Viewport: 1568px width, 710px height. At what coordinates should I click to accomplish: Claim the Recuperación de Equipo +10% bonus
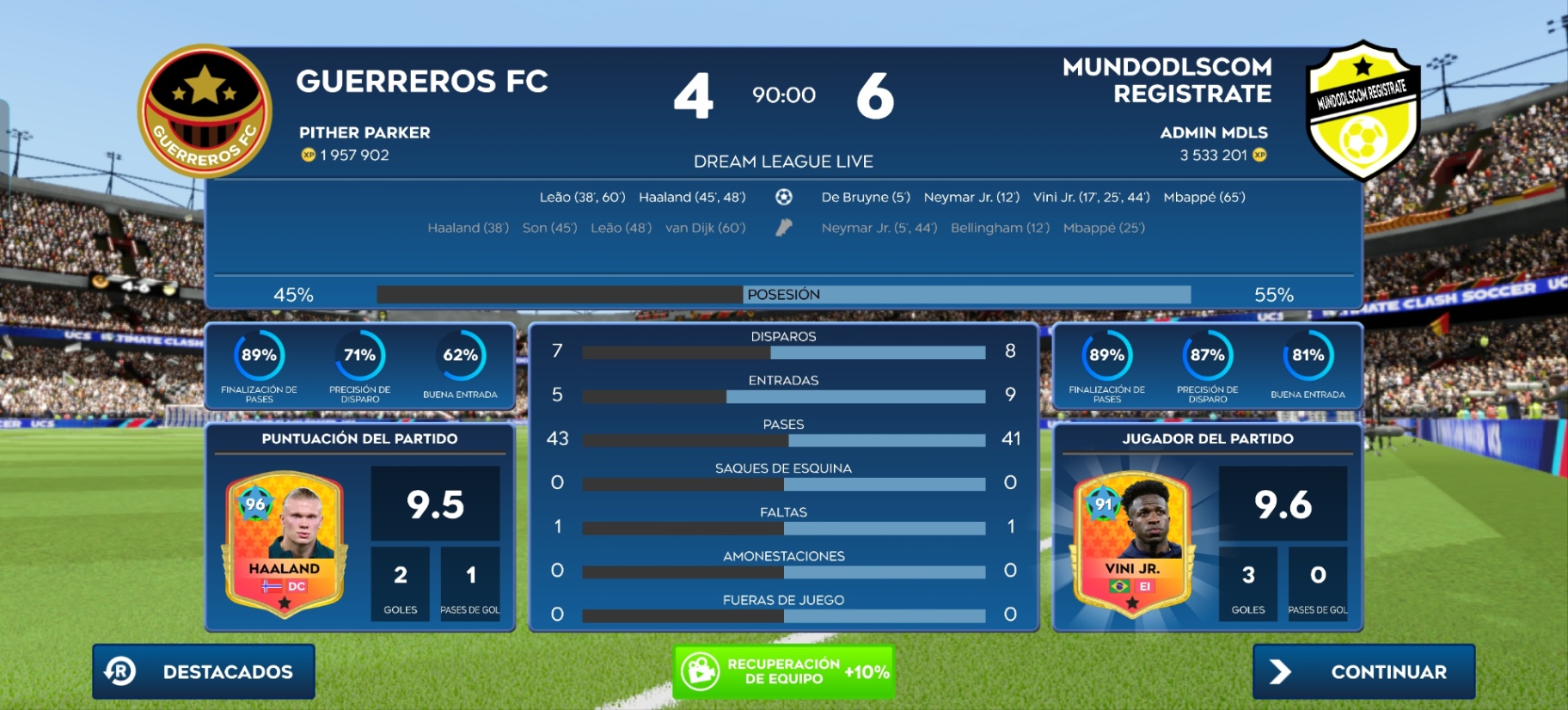(x=784, y=671)
